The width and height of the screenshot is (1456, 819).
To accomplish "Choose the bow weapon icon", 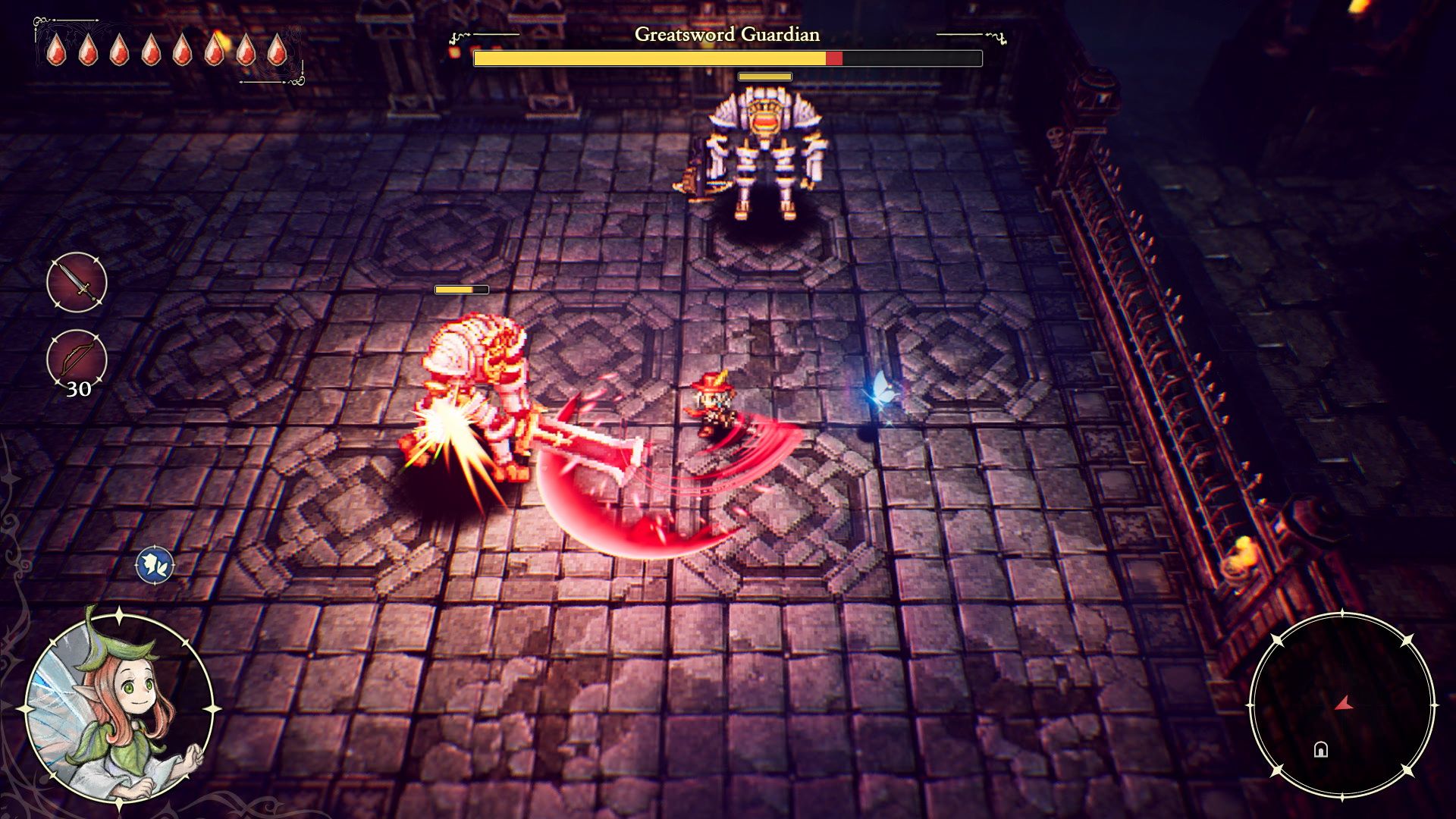I will pos(77,359).
